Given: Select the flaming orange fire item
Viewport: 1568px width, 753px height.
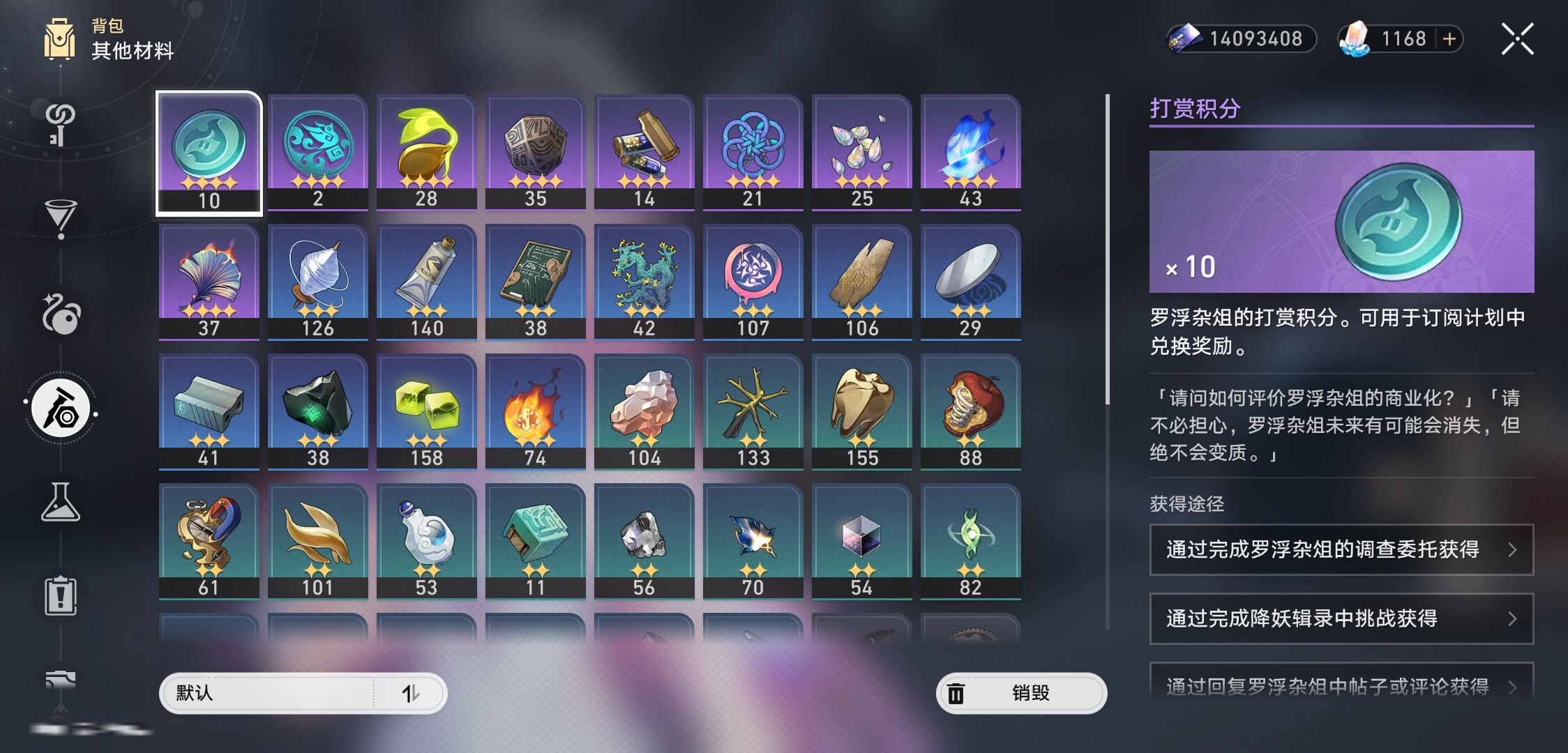Looking at the screenshot, I should (535, 411).
